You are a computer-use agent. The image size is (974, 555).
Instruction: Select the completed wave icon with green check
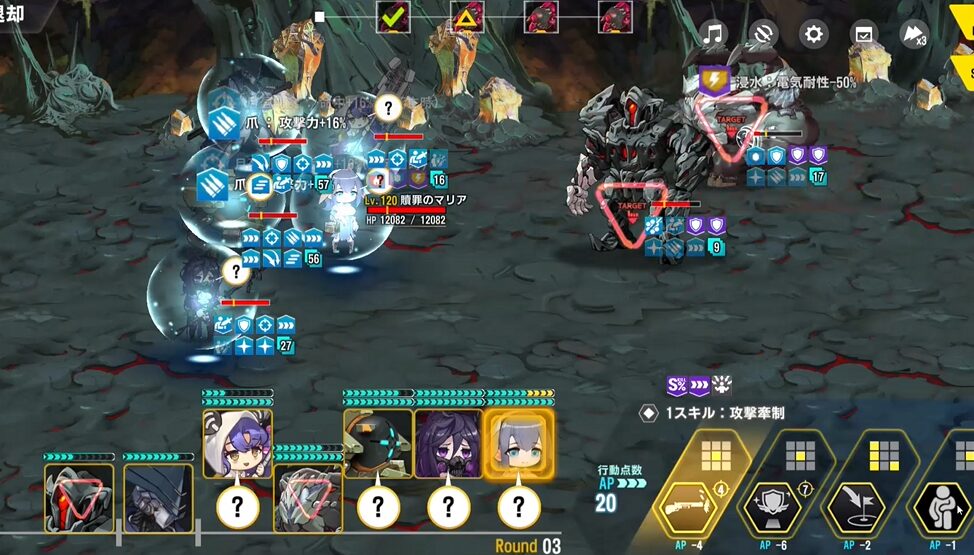tap(393, 17)
